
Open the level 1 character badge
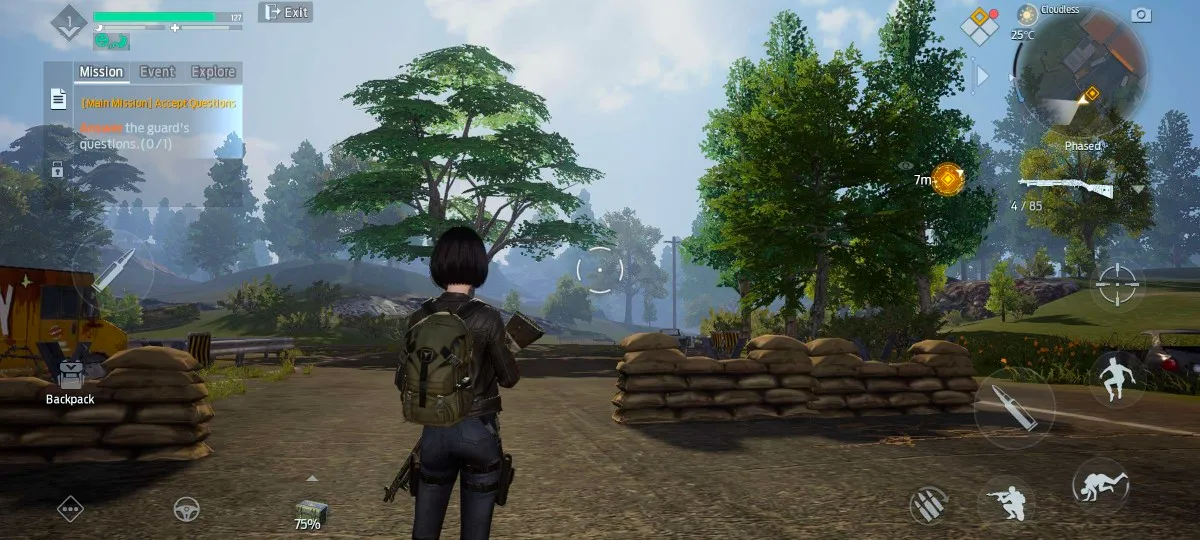[x=69, y=22]
